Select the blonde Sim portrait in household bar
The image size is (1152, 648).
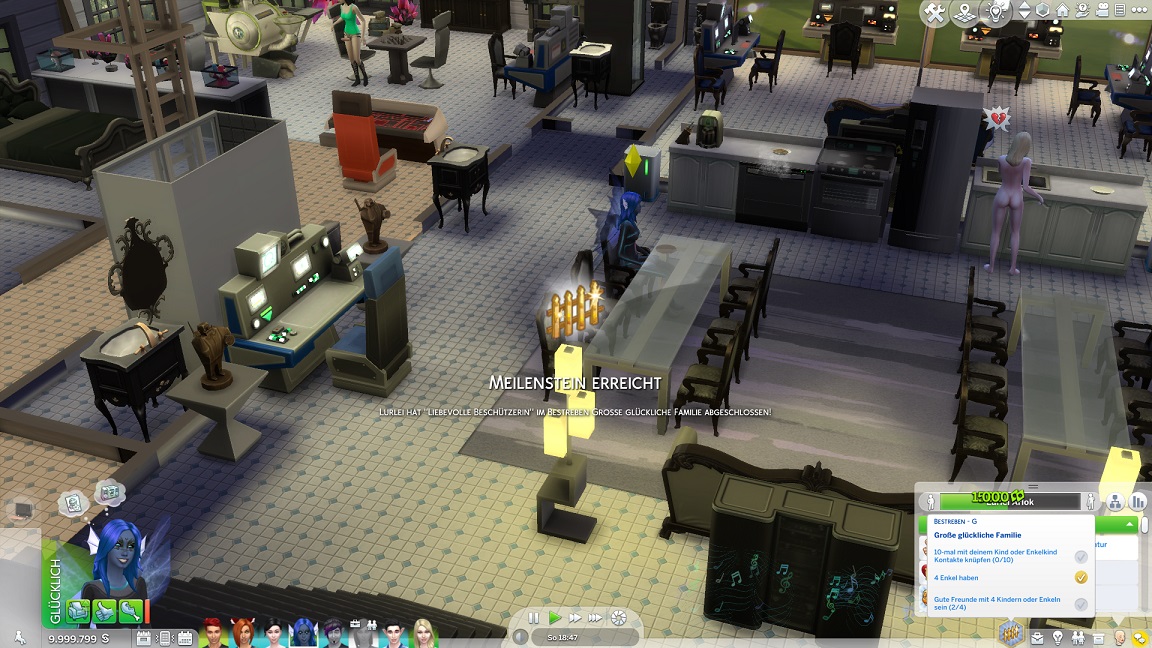[x=424, y=633]
